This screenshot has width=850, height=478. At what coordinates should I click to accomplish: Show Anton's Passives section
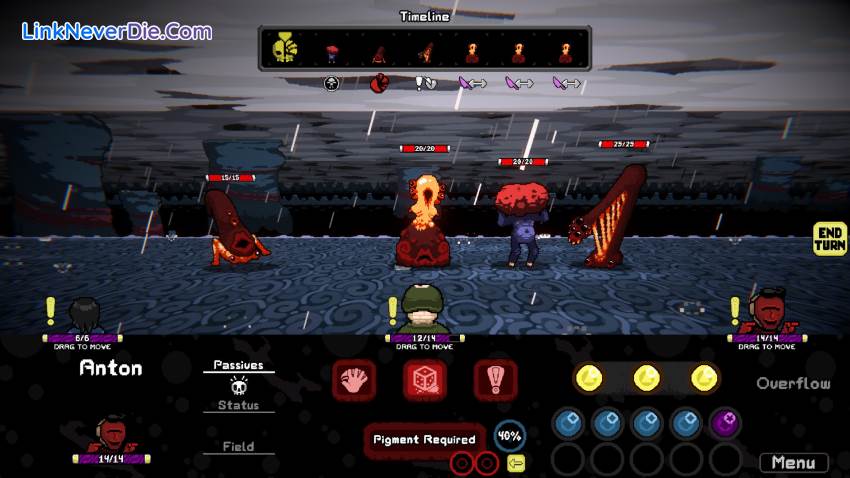238,365
